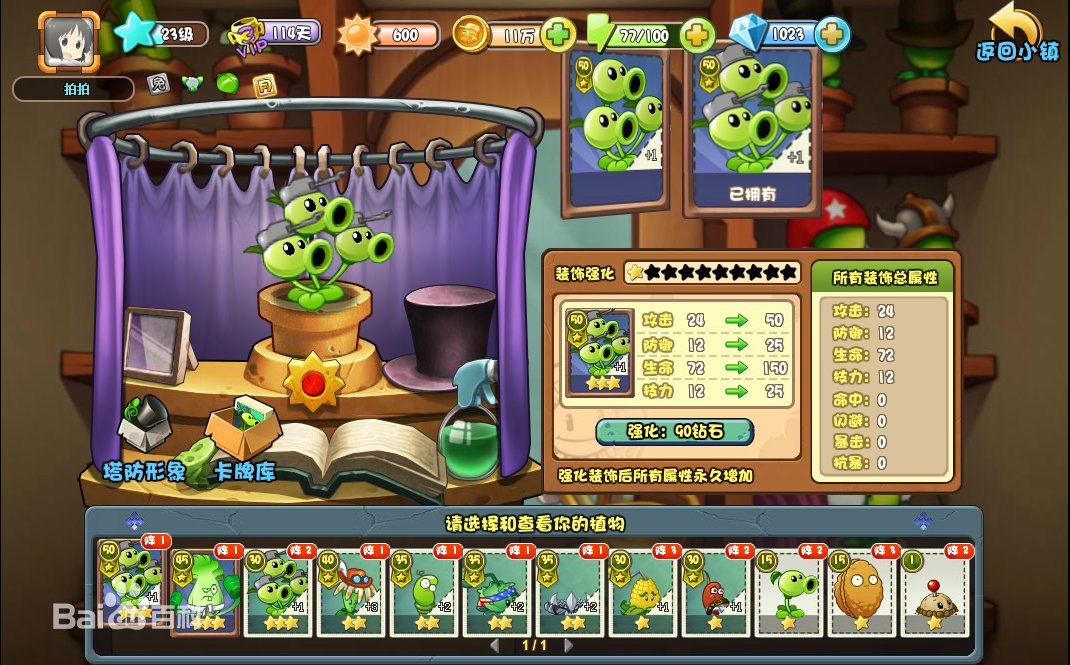Go to the next plant page
Viewport: 1070px width, 665px height.
coord(573,646)
